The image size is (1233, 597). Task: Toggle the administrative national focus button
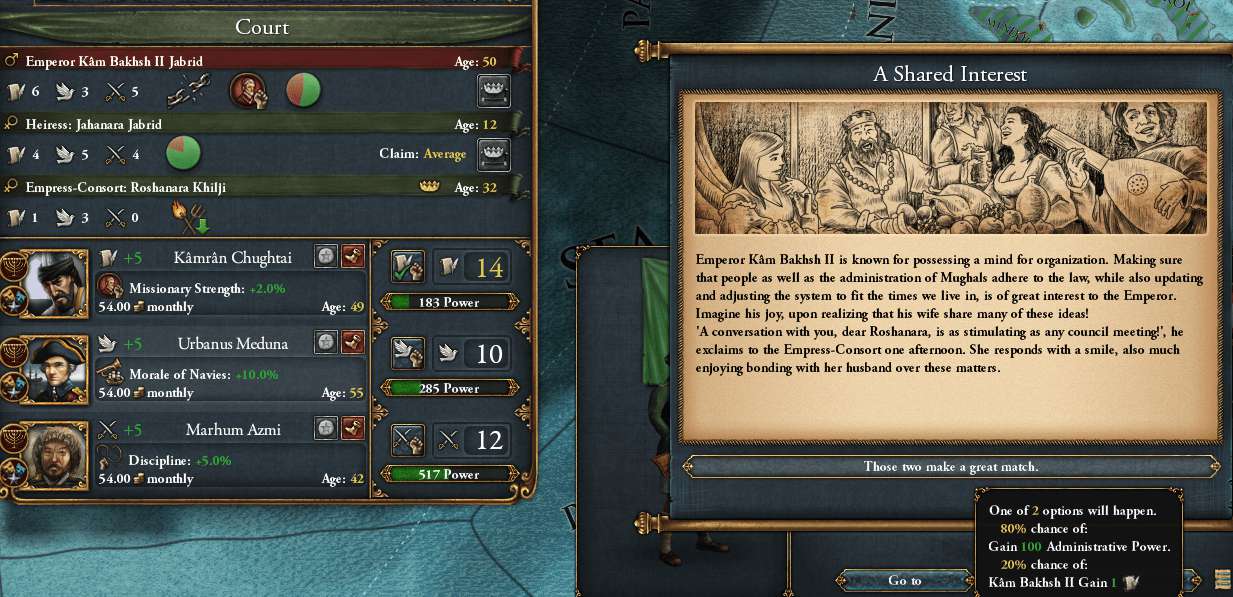[408, 267]
